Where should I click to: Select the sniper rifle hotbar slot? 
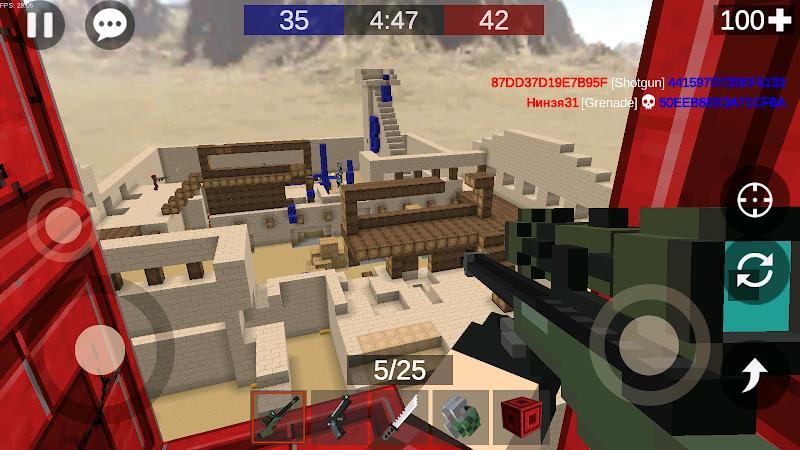pyautogui.click(x=278, y=416)
